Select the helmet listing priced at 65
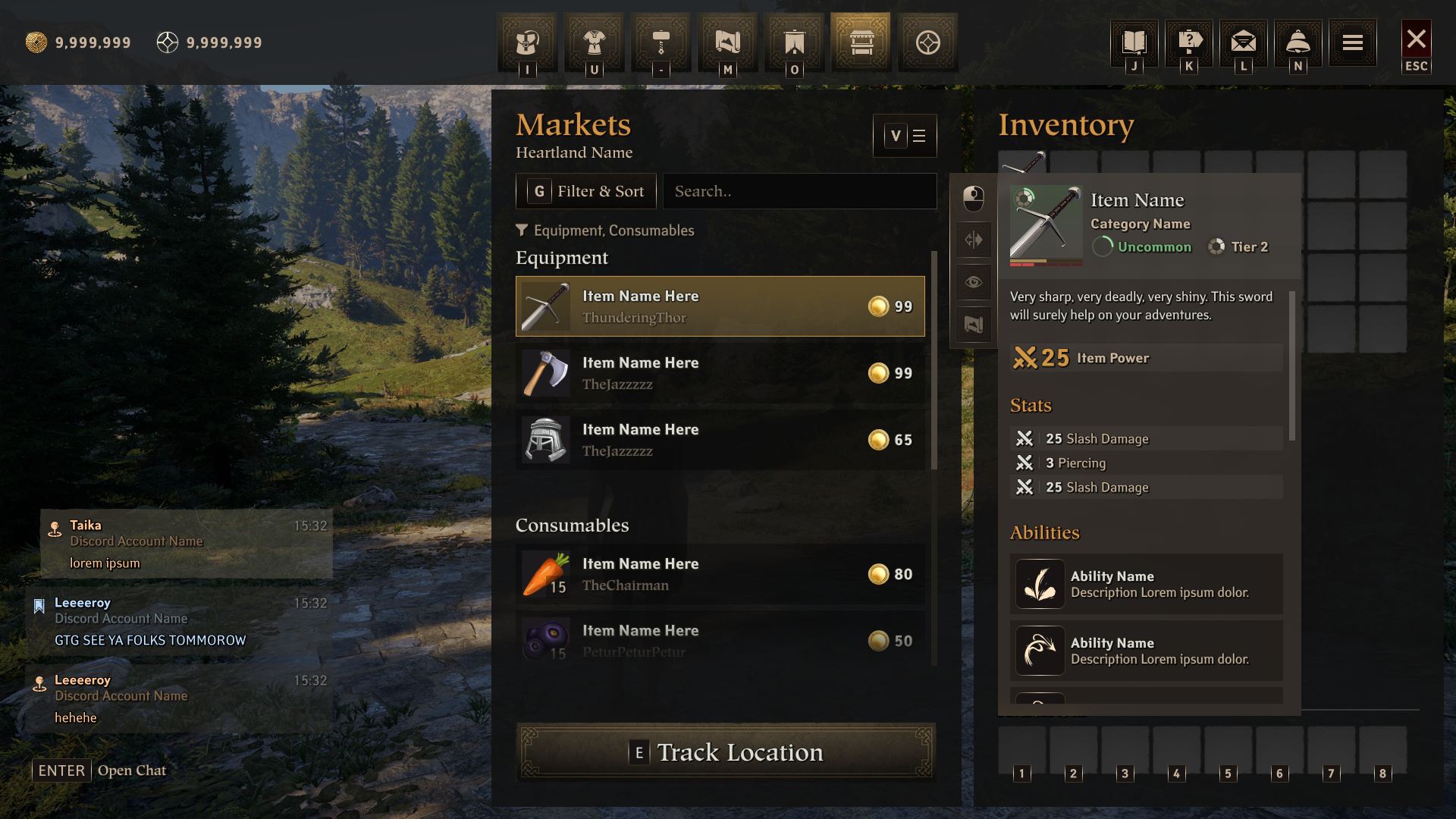The height and width of the screenshot is (819, 1456). click(720, 440)
